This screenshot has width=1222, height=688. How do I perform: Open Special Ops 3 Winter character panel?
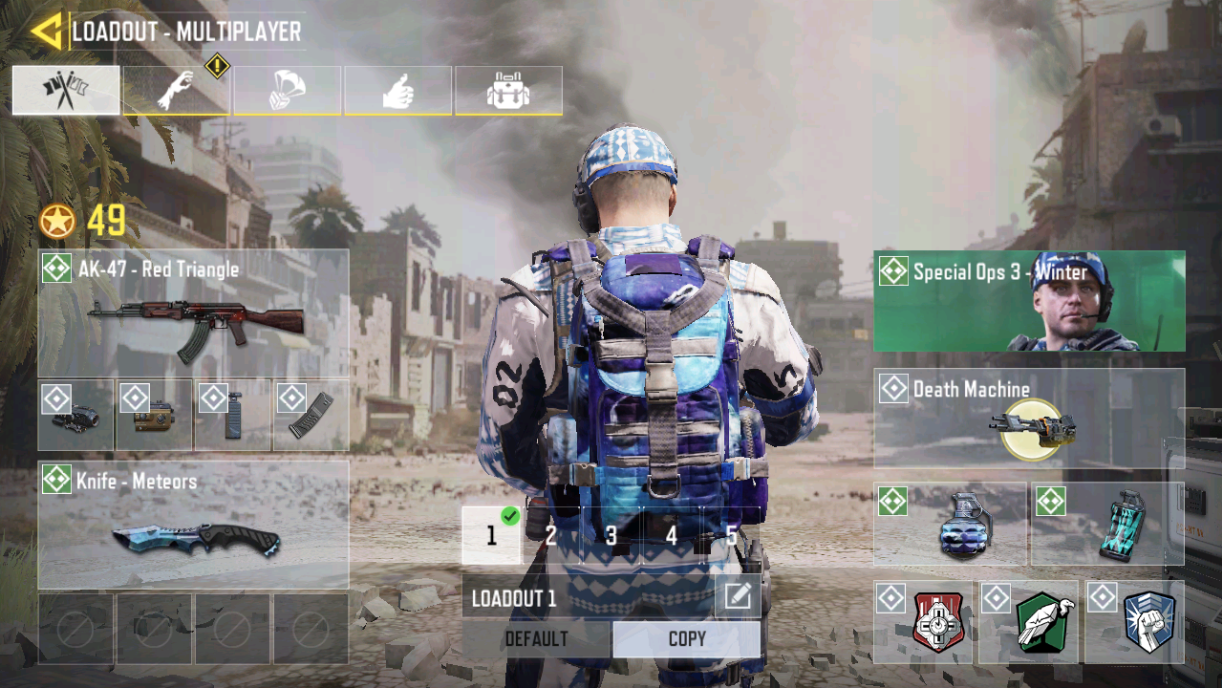pyautogui.click(x=1029, y=301)
